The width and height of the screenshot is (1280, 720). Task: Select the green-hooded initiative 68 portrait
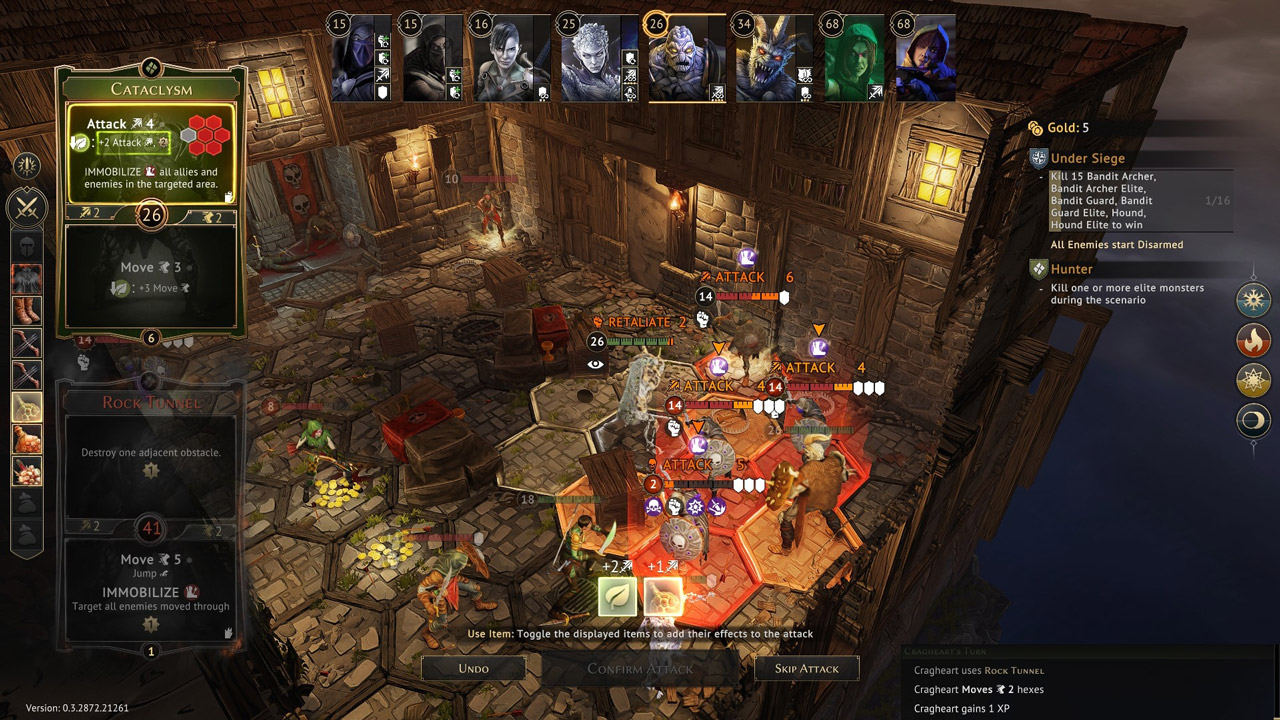tap(853, 58)
